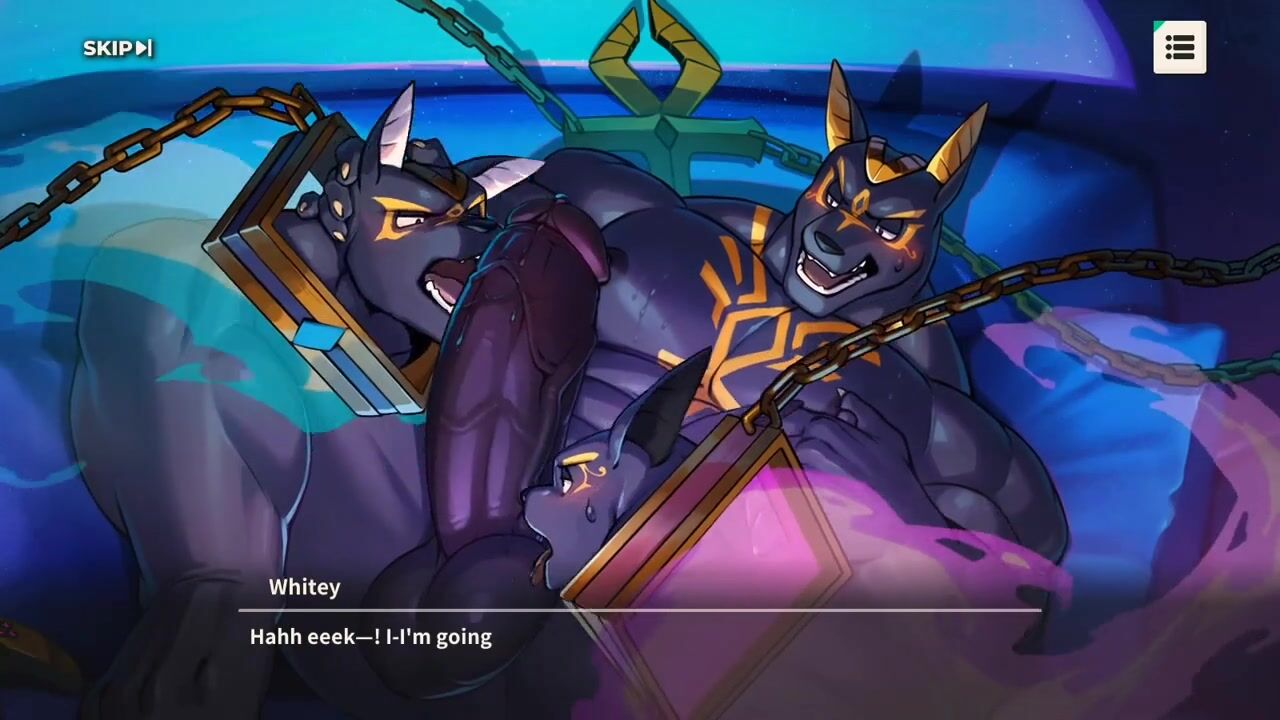Skip the current dialogue scene
This screenshot has width=1280, height=720.
(117, 48)
